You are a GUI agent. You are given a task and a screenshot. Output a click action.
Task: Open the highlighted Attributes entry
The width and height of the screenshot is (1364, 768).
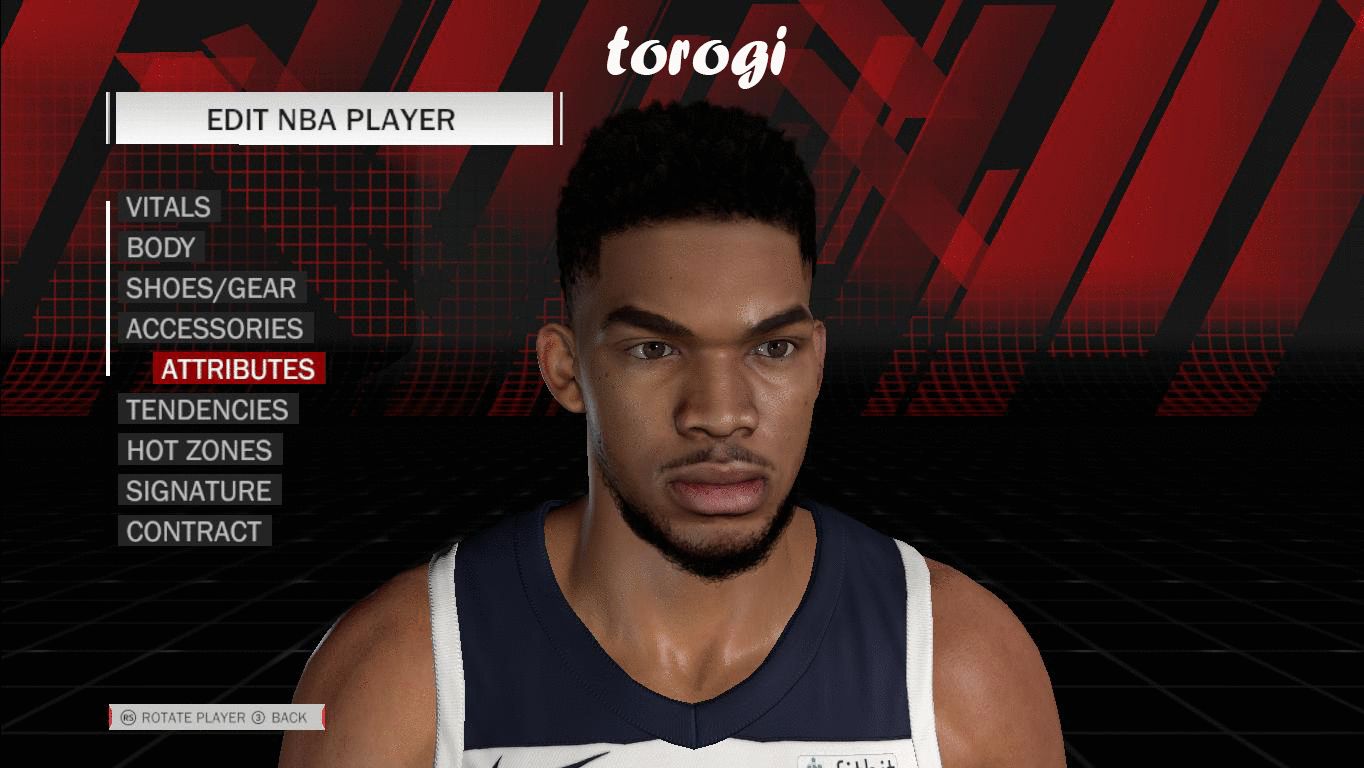[238, 369]
